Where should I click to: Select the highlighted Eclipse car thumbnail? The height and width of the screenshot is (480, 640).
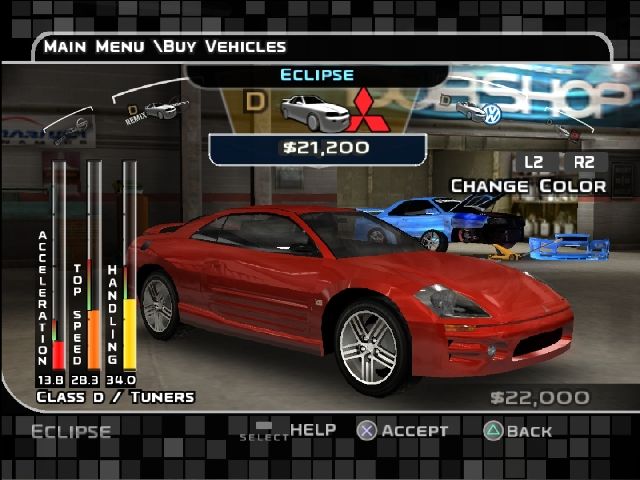click(309, 112)
